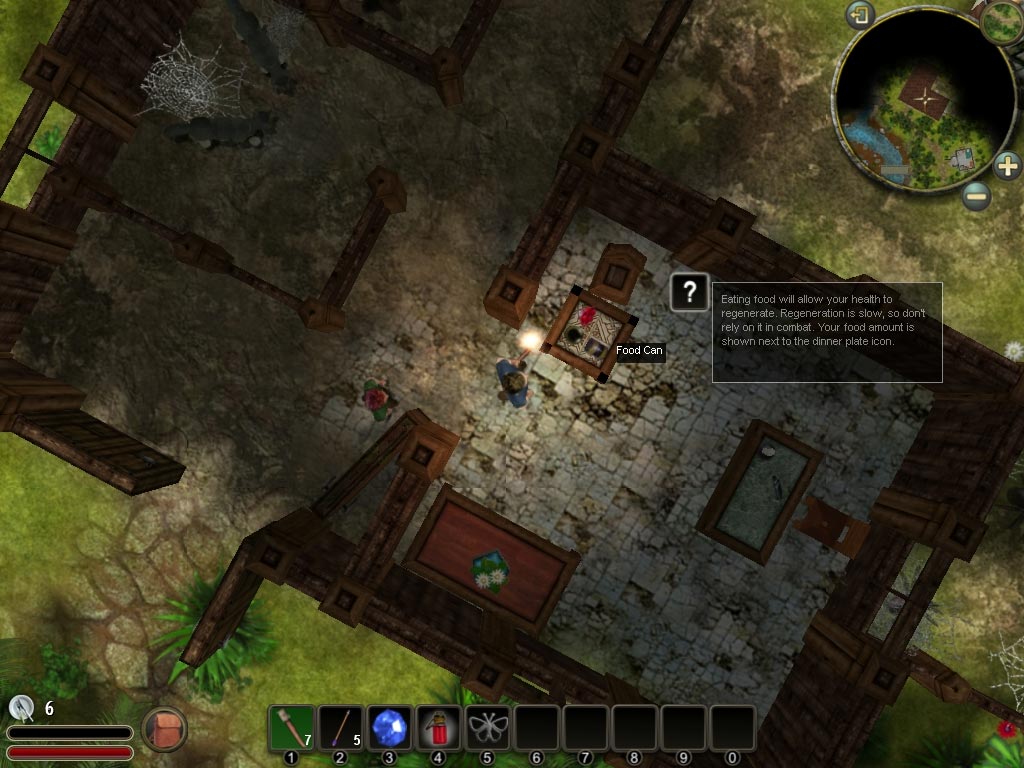Zoom out the minimap with the minus button
The width and height of the screenshot is (1024, 768).
pyautogui.click(x=977, y=196)
